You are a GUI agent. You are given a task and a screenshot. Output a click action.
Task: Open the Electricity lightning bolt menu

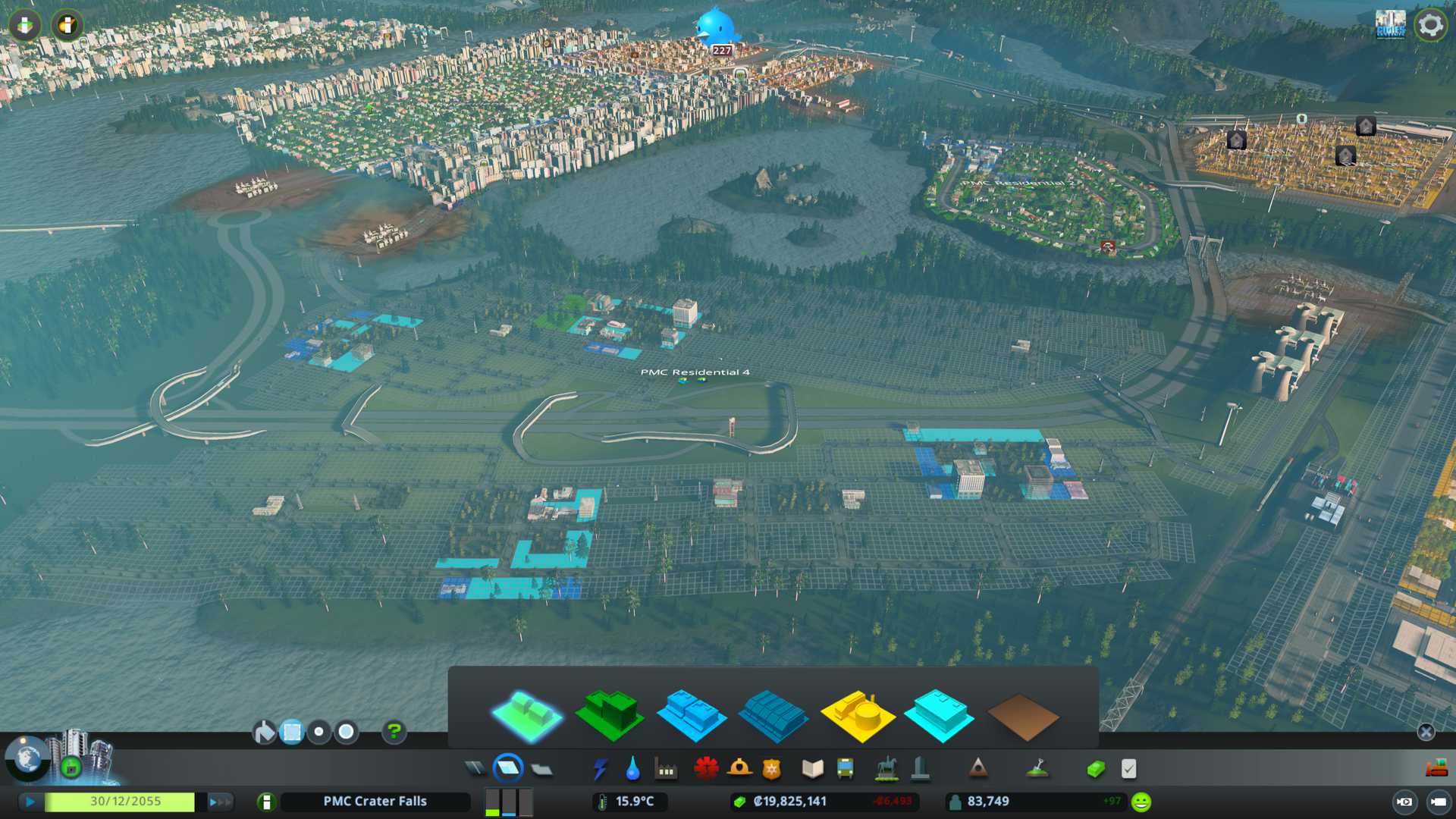pos(600,769)
